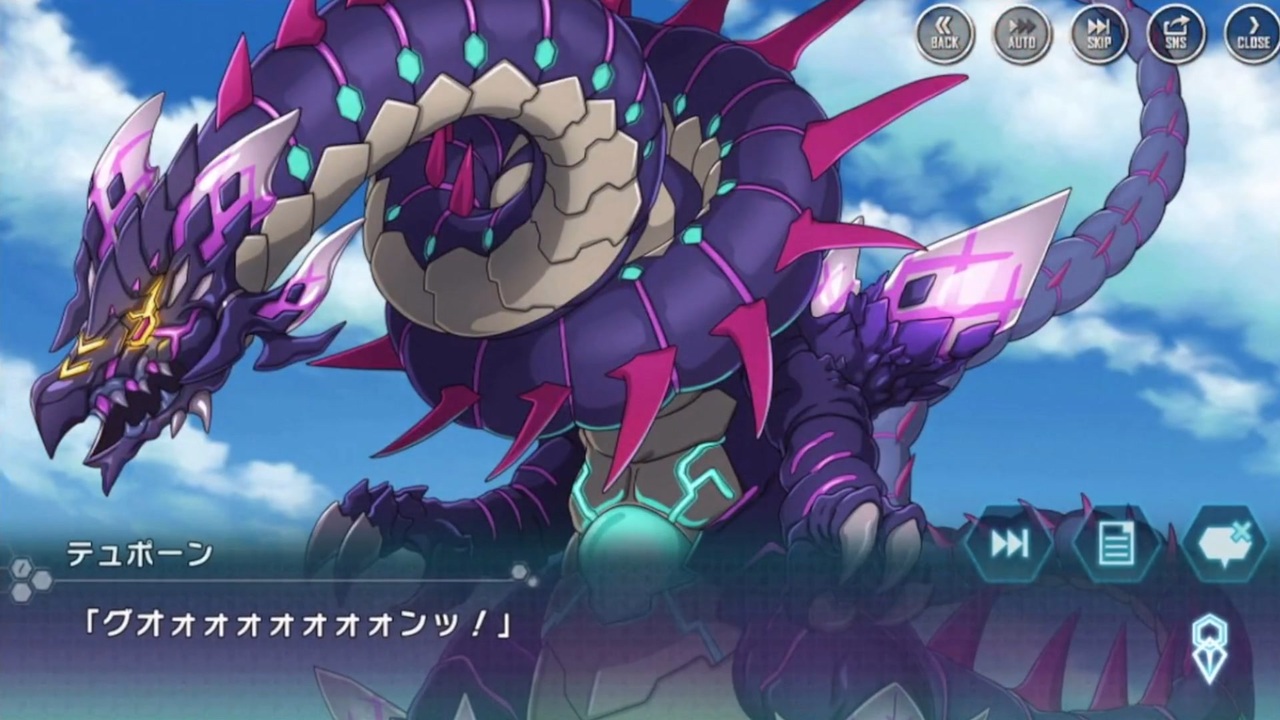Viewport: 1280px width, 720px height.
Task: Select the hexagonal fast-forward icon
Action: 1012,543
